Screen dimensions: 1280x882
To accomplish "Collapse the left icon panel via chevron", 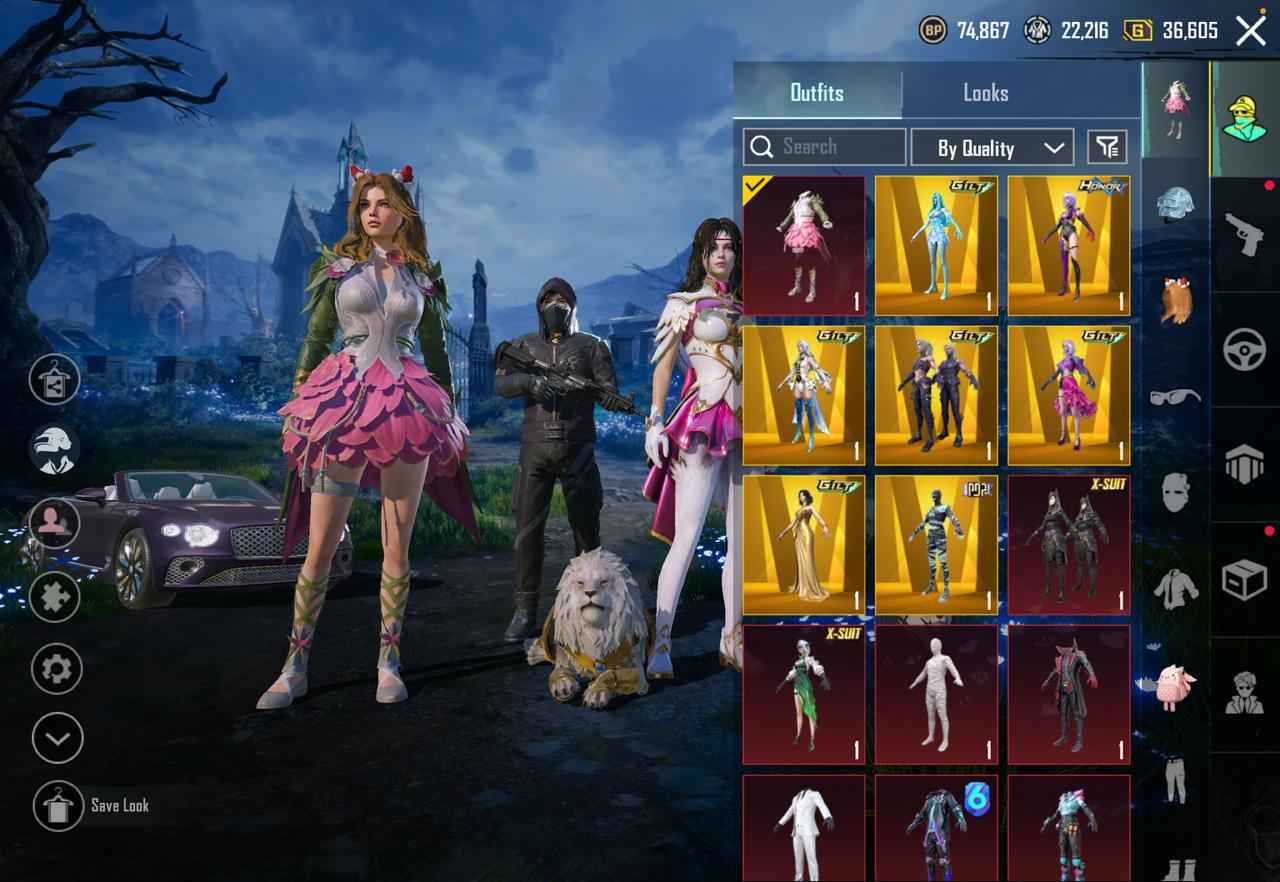I will [x=55, y=740].
